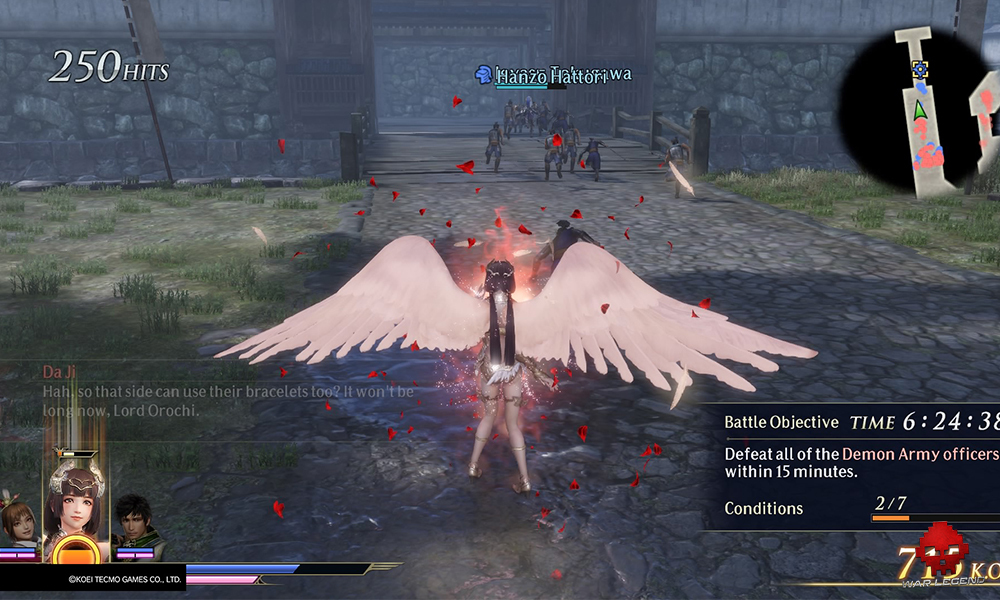Viewport: 1000px width, 600px height.
Task: Select the yellow target marker on minimap
Action: click(x=921, y=69)
